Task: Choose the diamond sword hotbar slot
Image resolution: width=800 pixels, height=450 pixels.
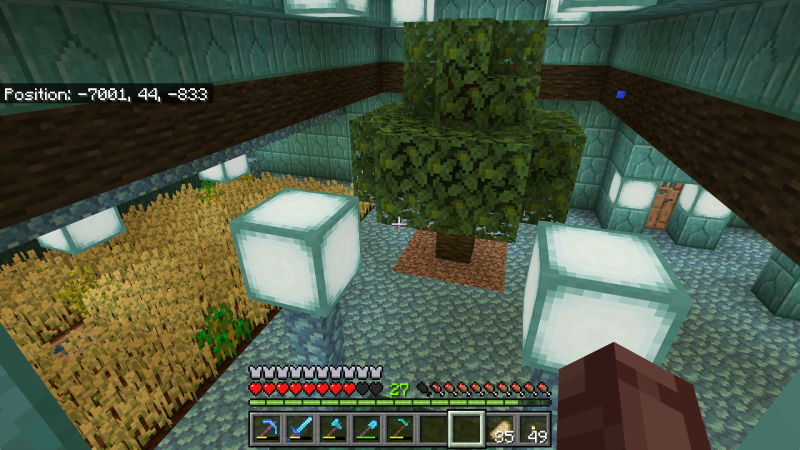Action: point(300,428)
